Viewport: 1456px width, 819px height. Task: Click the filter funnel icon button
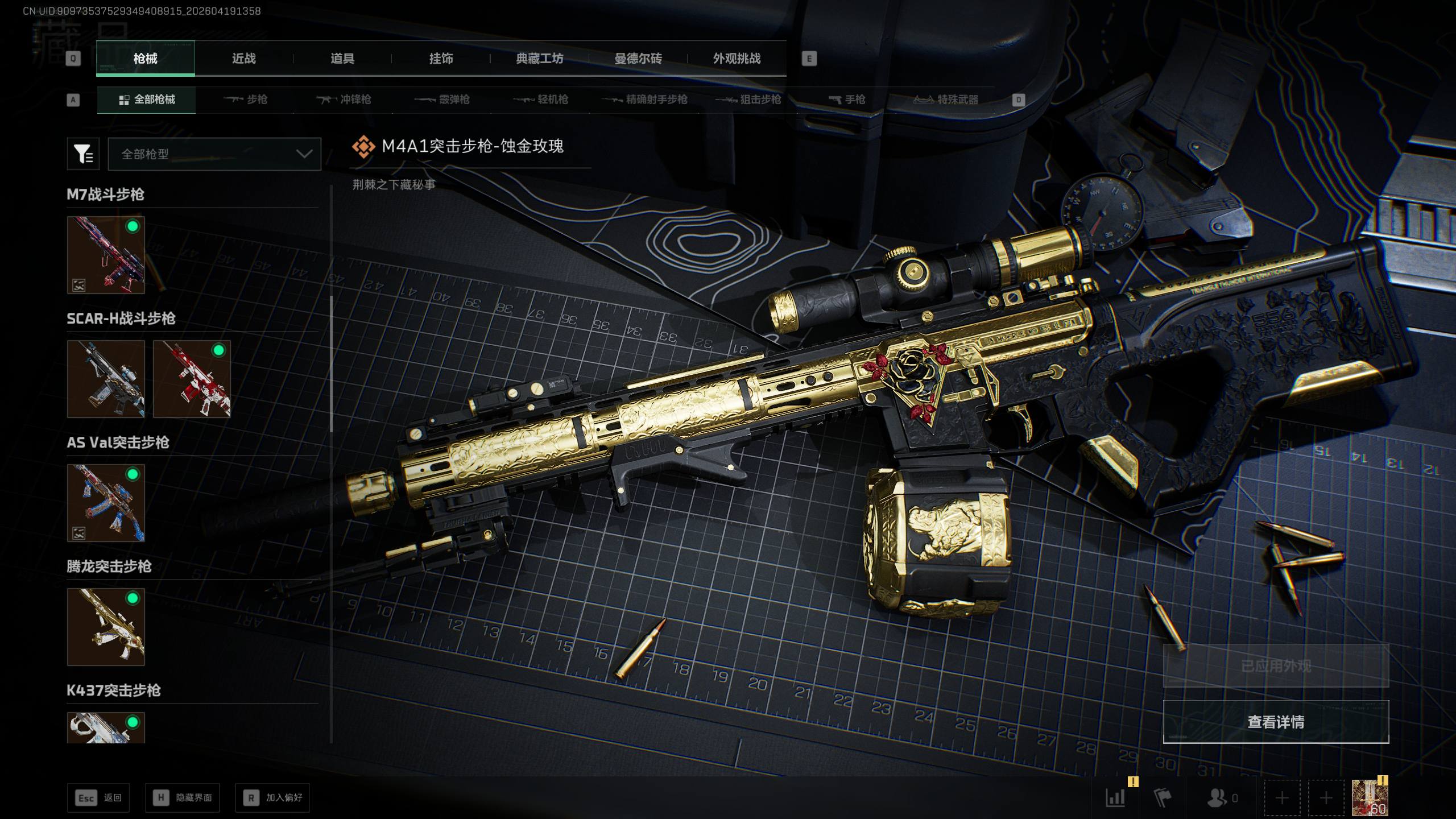pos(83,154)
